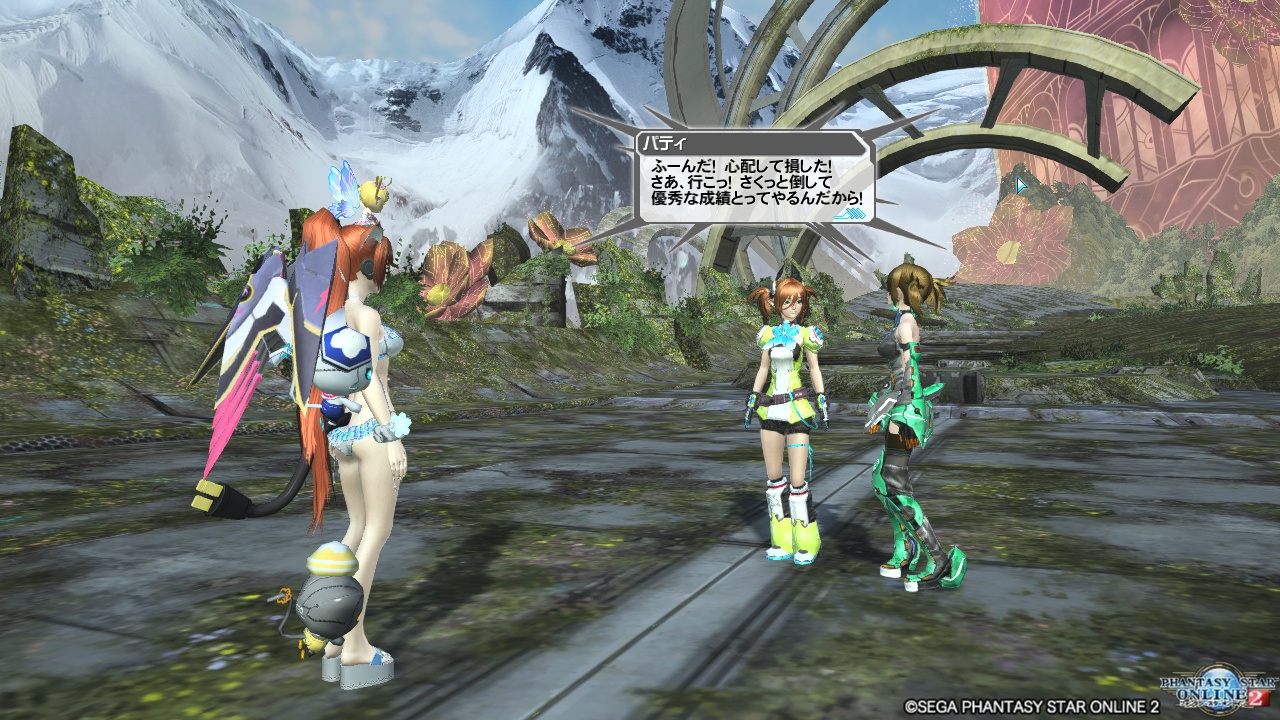Click the text line ふーんだ! 心配して損した!
The image size is (1280, 720).
740,166
